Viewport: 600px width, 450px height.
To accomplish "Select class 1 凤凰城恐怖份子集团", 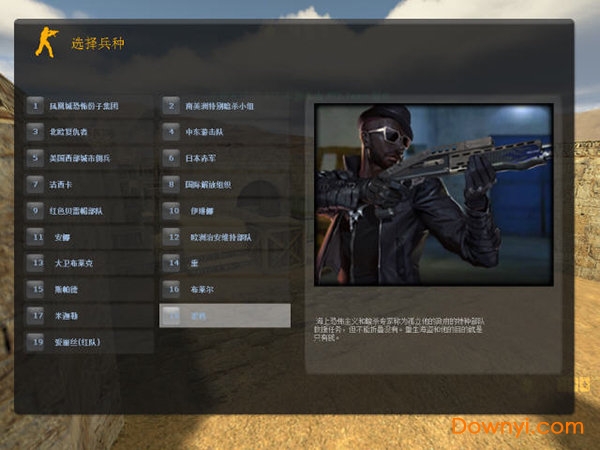I will 90,105.
